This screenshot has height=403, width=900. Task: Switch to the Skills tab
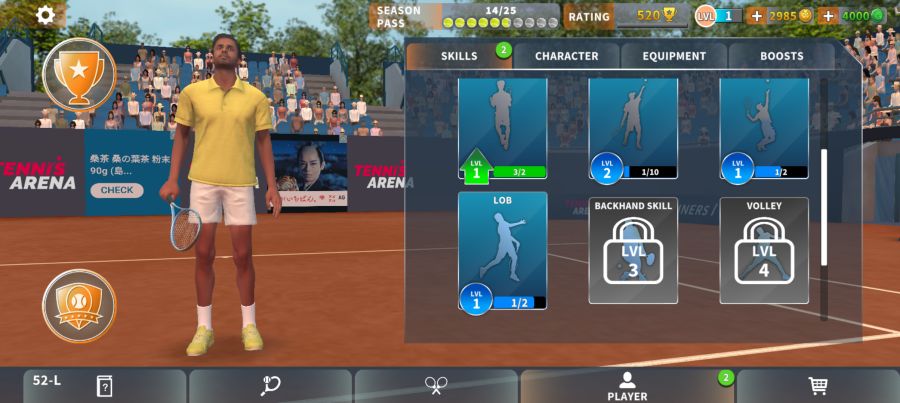(460, 56)
